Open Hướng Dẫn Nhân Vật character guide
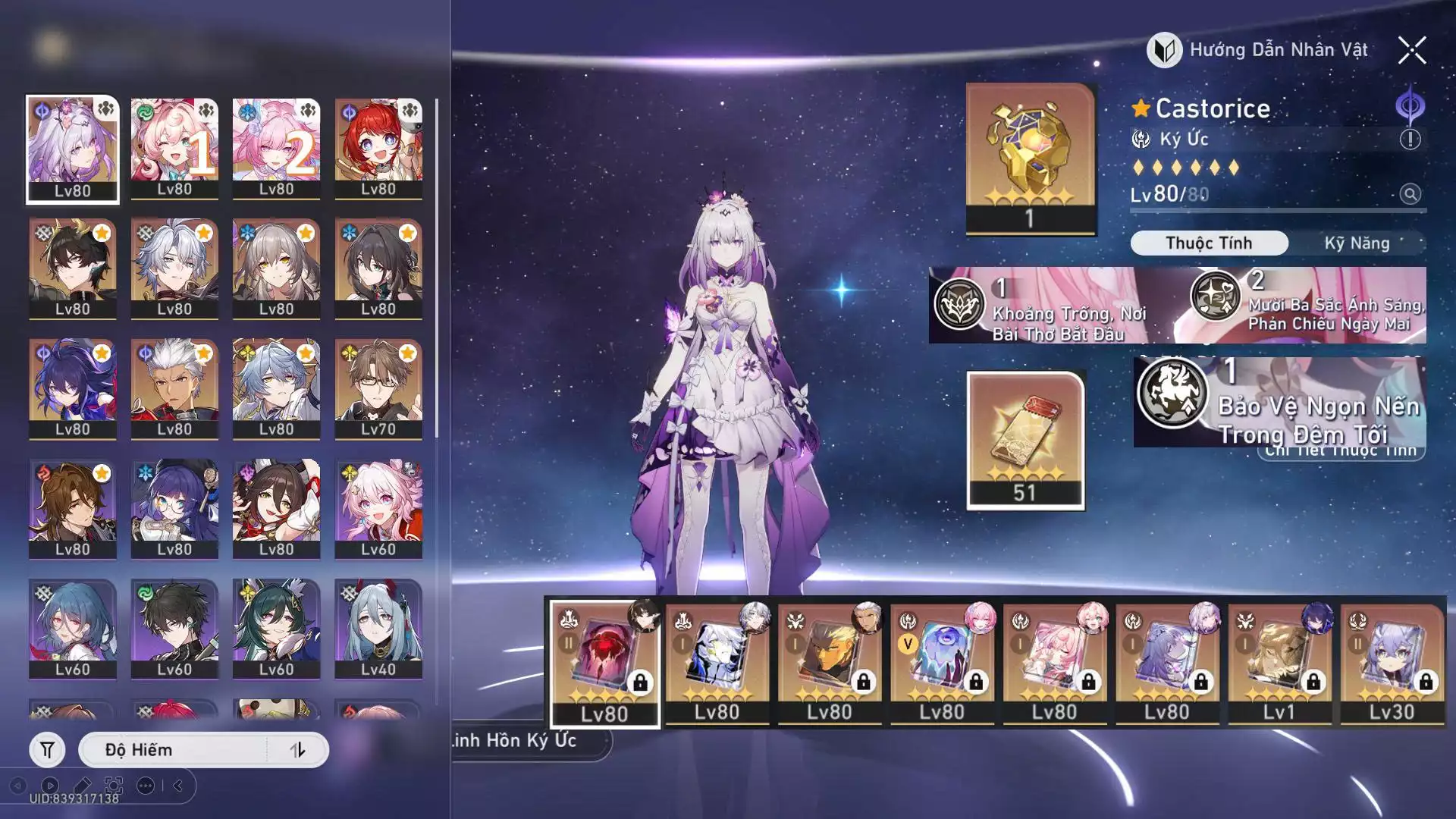Viewport: 1456px width, 819px height. coord(1259,50)
